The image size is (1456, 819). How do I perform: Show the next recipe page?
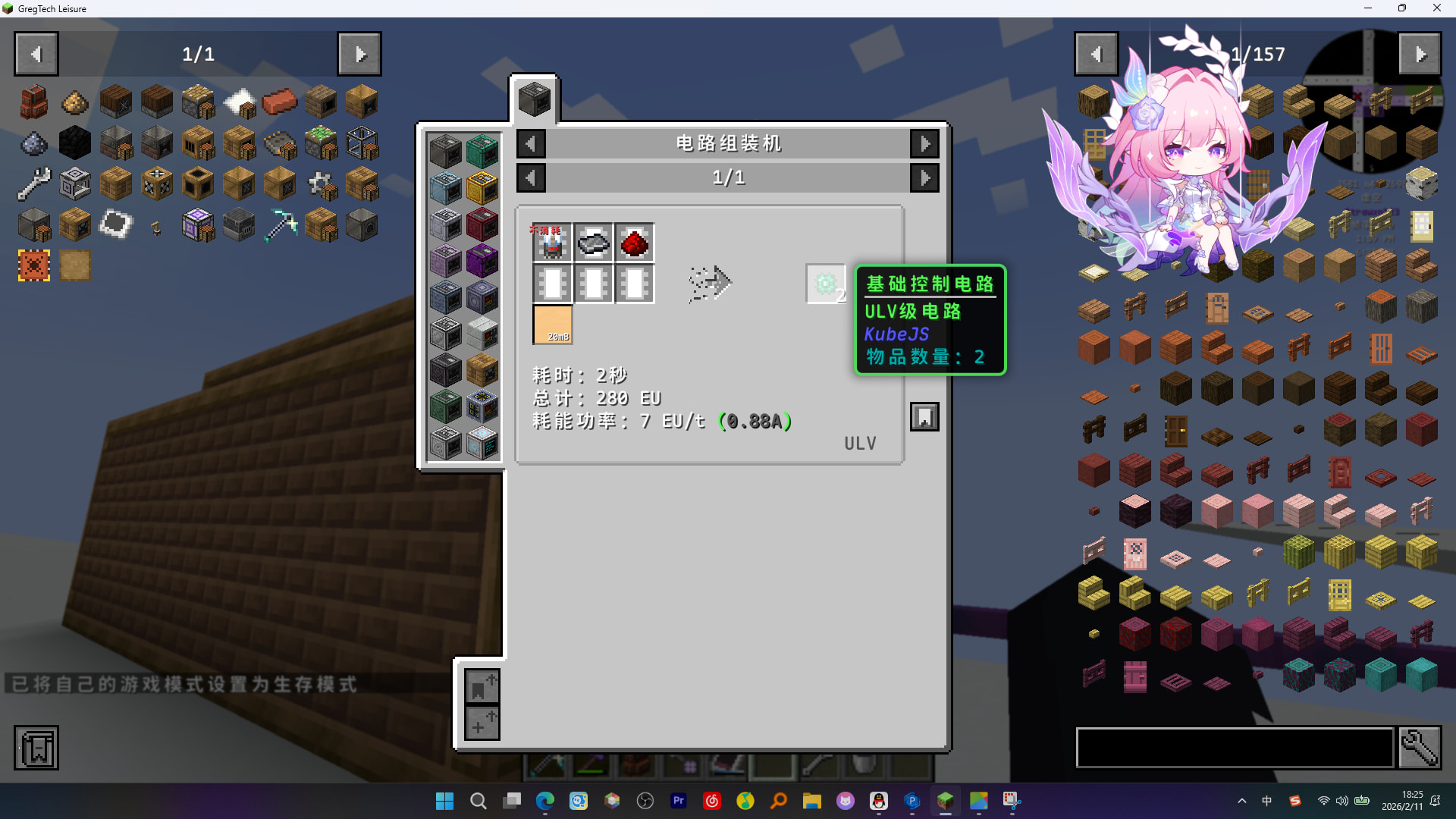pos(924,178)
